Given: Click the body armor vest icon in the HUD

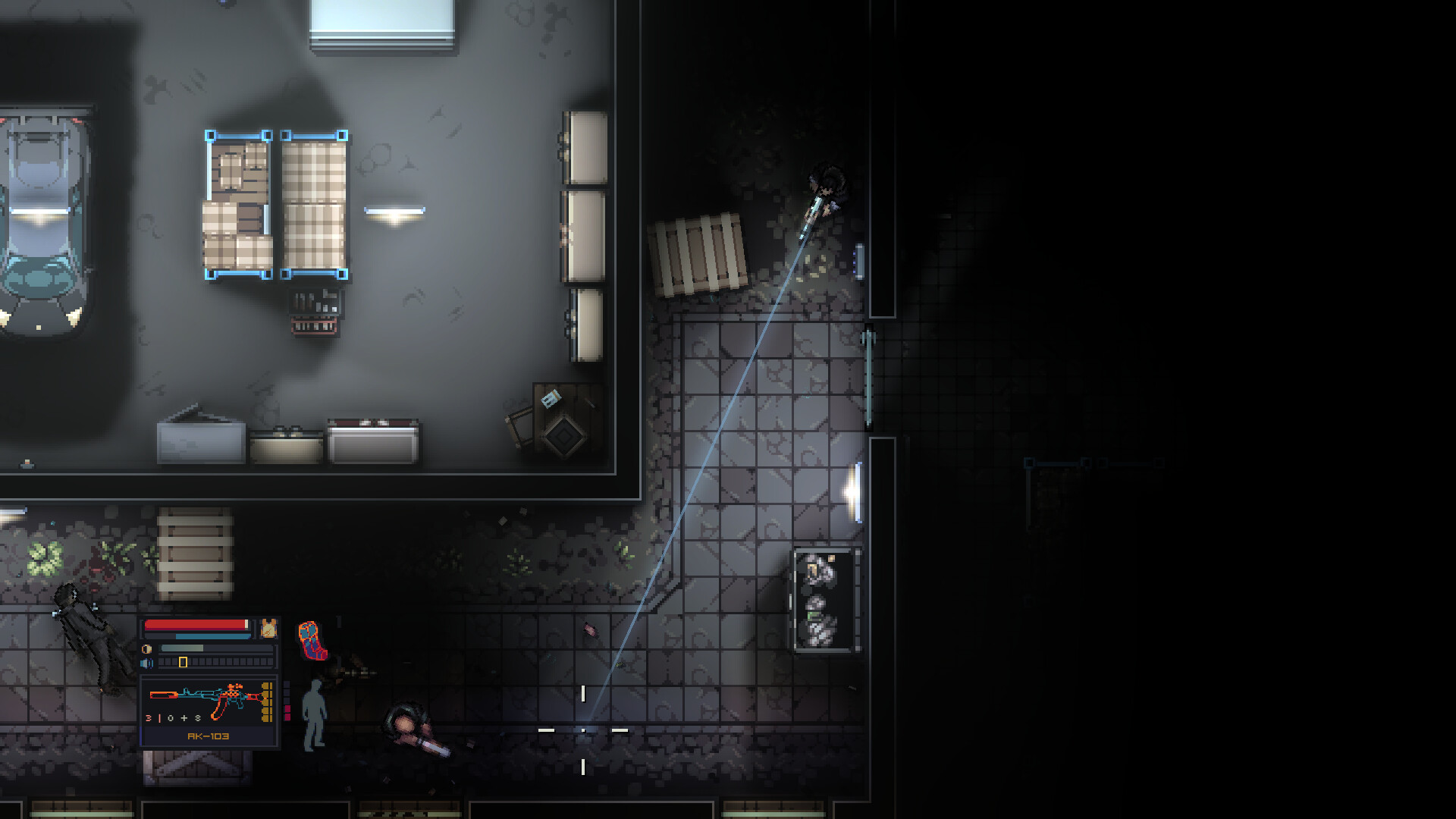Looking at the screenshot, I should (269, 629).
